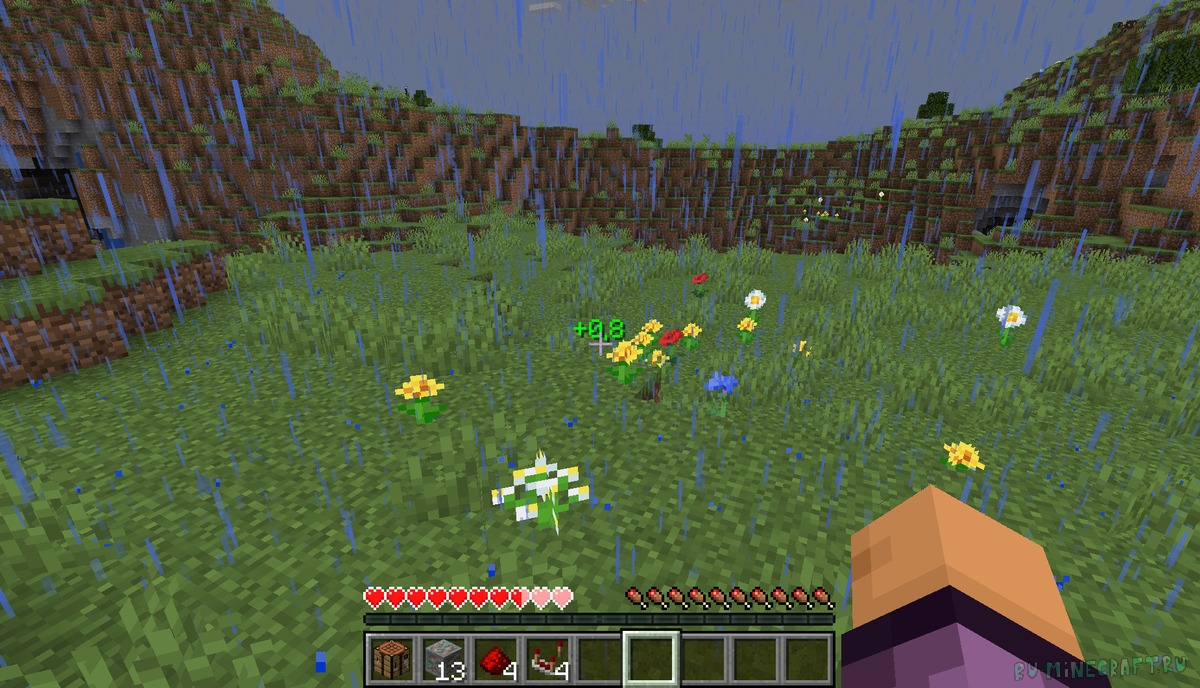Choose the redstone dust hotbar slot
1200x688 pixels.
click(x=494, y=658)
